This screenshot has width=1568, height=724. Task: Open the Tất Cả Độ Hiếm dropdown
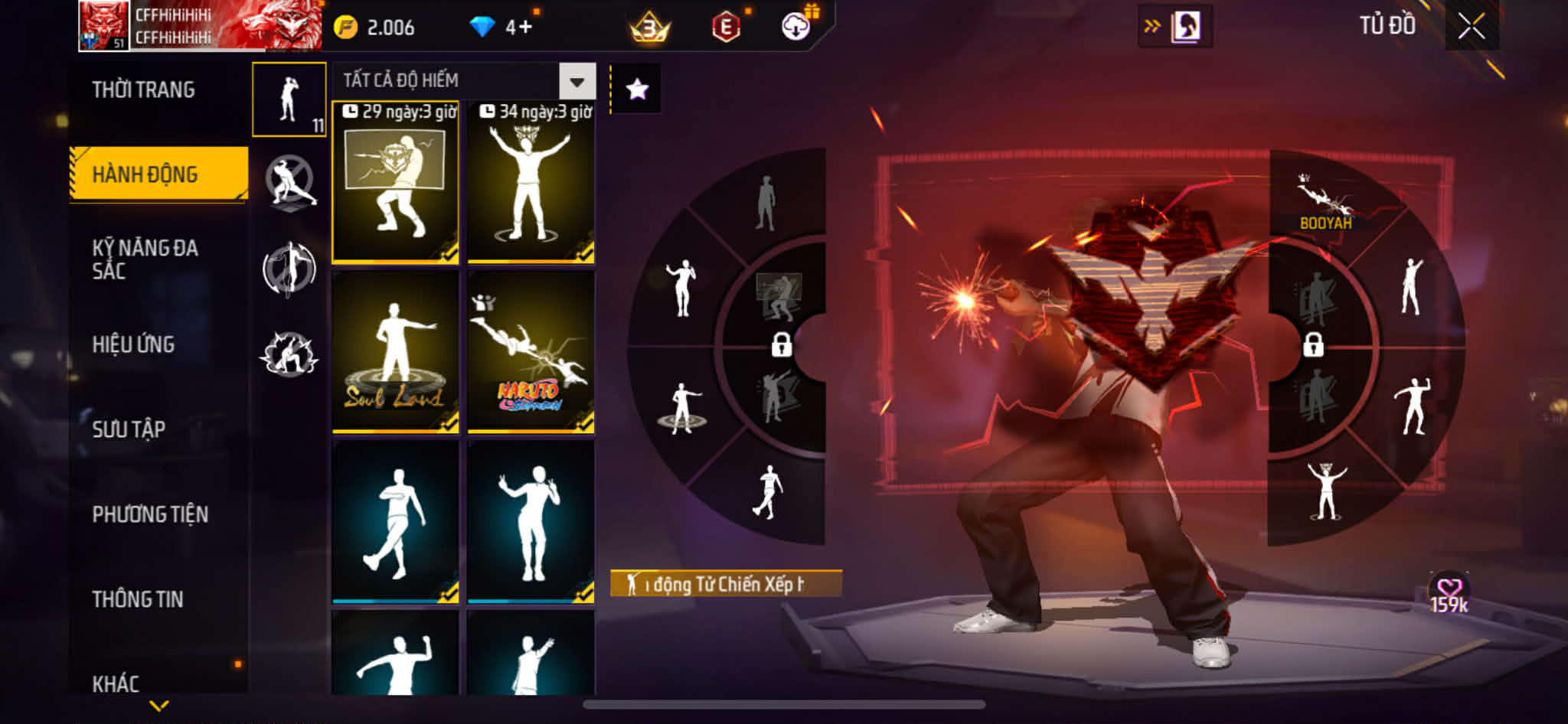(x=577, y=81)
